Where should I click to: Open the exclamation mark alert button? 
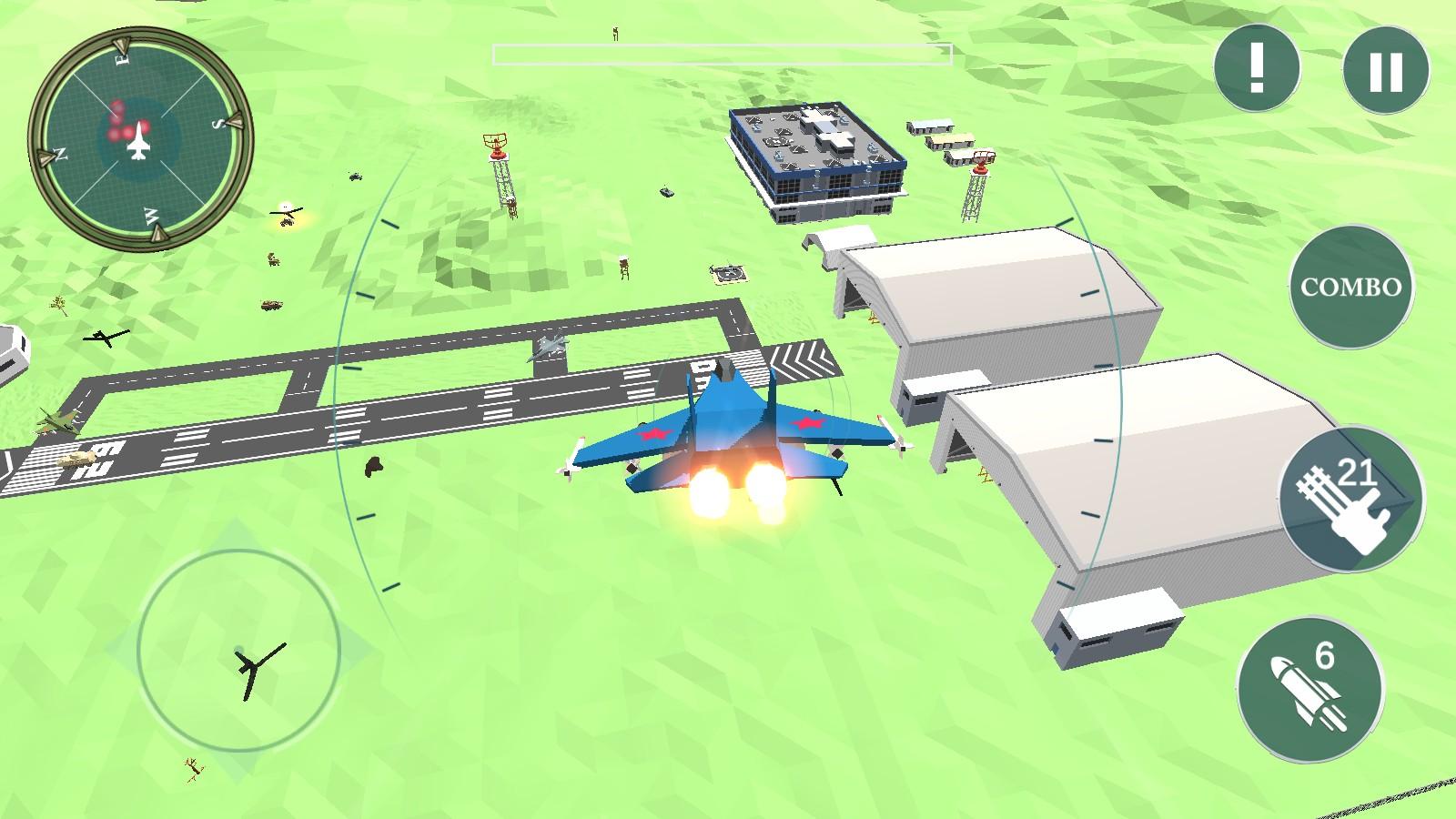pyautogui.click(x=1257, y=68)
